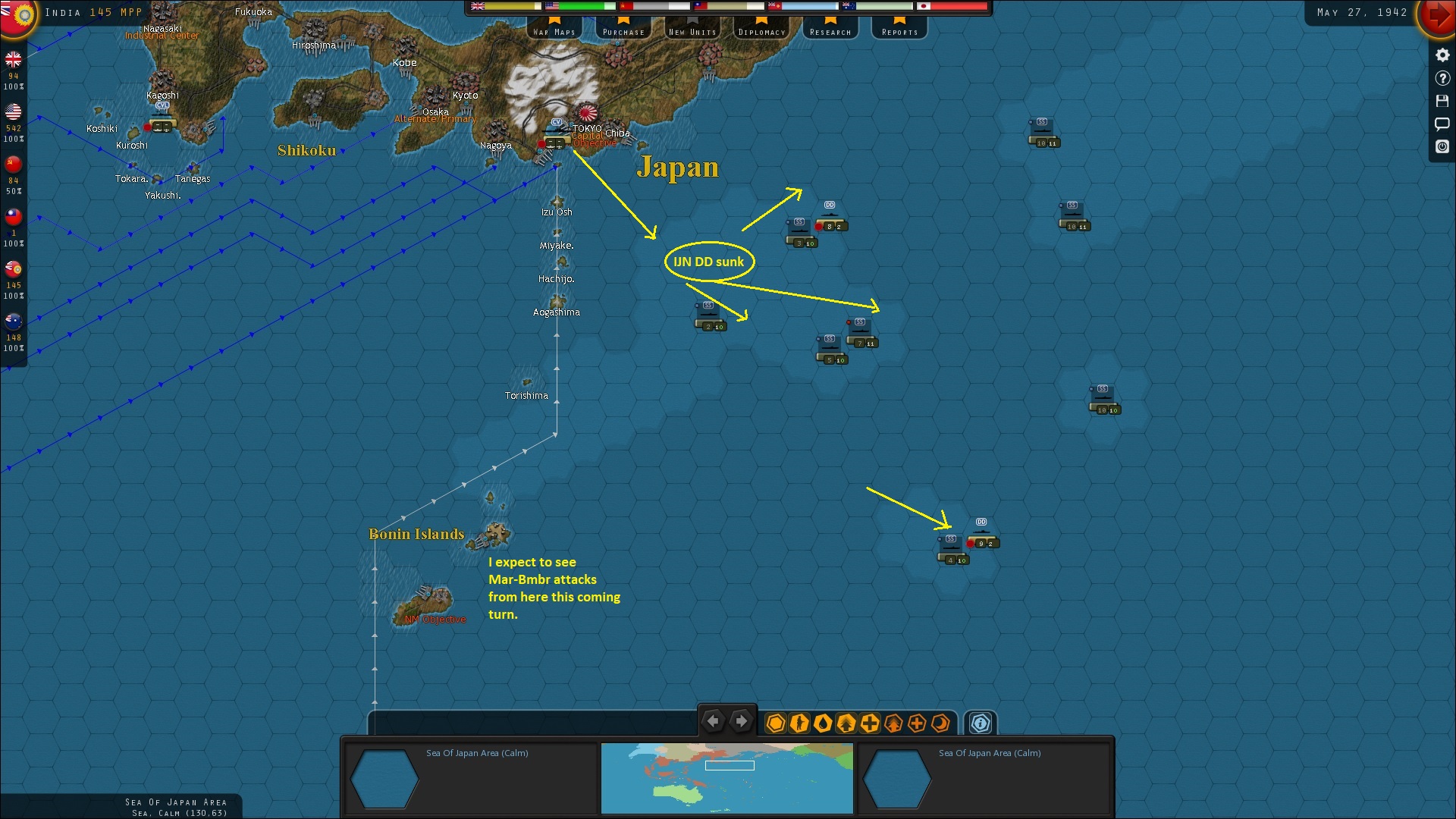Viewport: 1456px width, 819px height.
Task: Open the chat message bubble icon
Action: point(1442,124)
